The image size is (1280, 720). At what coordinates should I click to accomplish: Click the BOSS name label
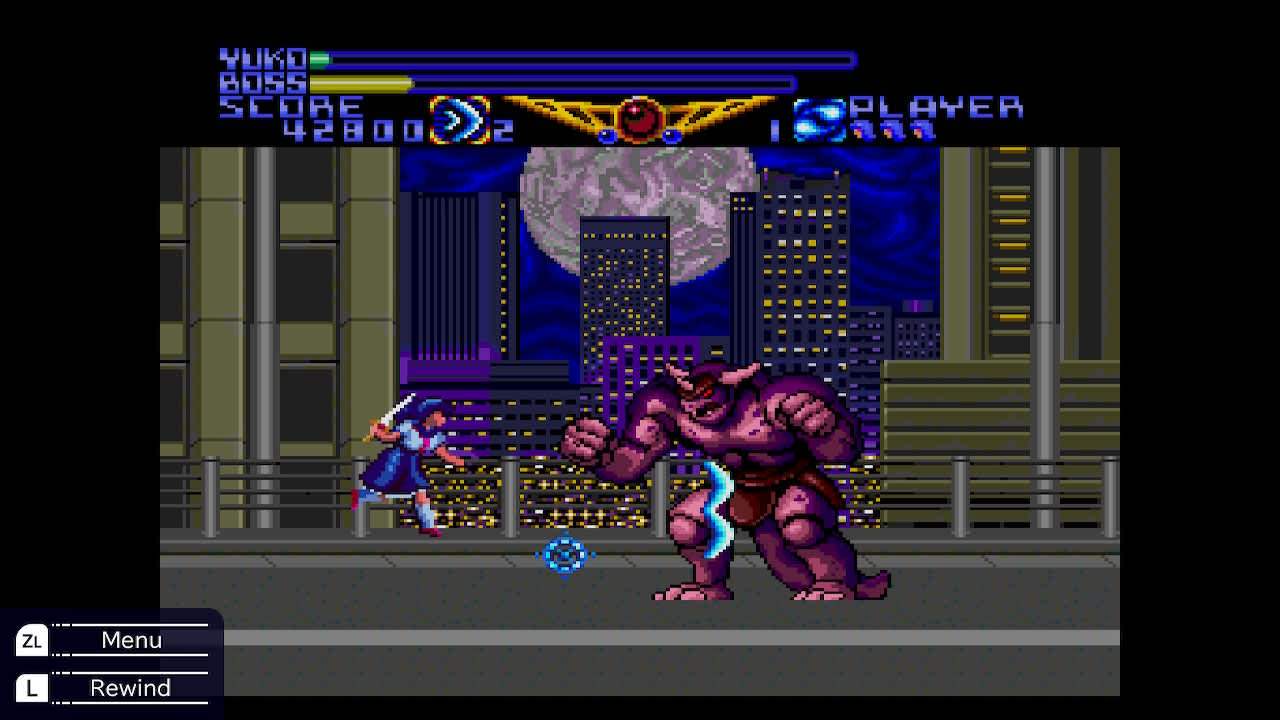(260, 82)
